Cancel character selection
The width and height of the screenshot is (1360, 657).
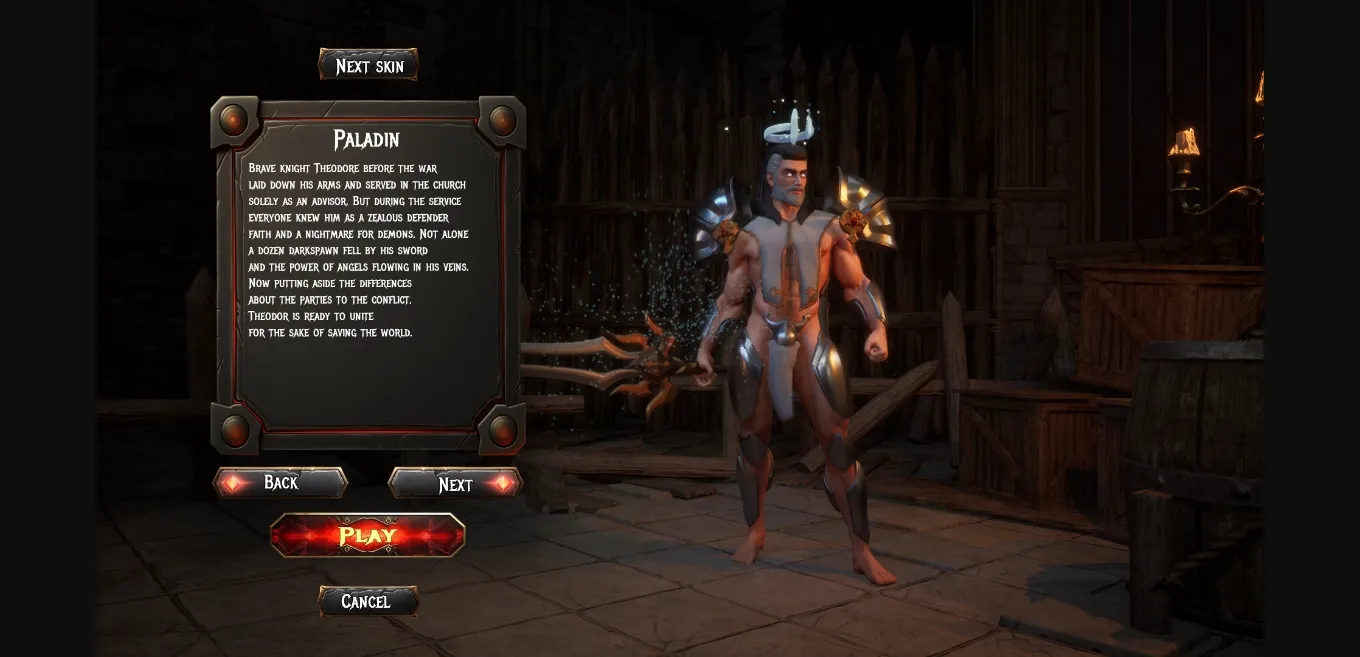pyautogui.click(x=367, y=601)
